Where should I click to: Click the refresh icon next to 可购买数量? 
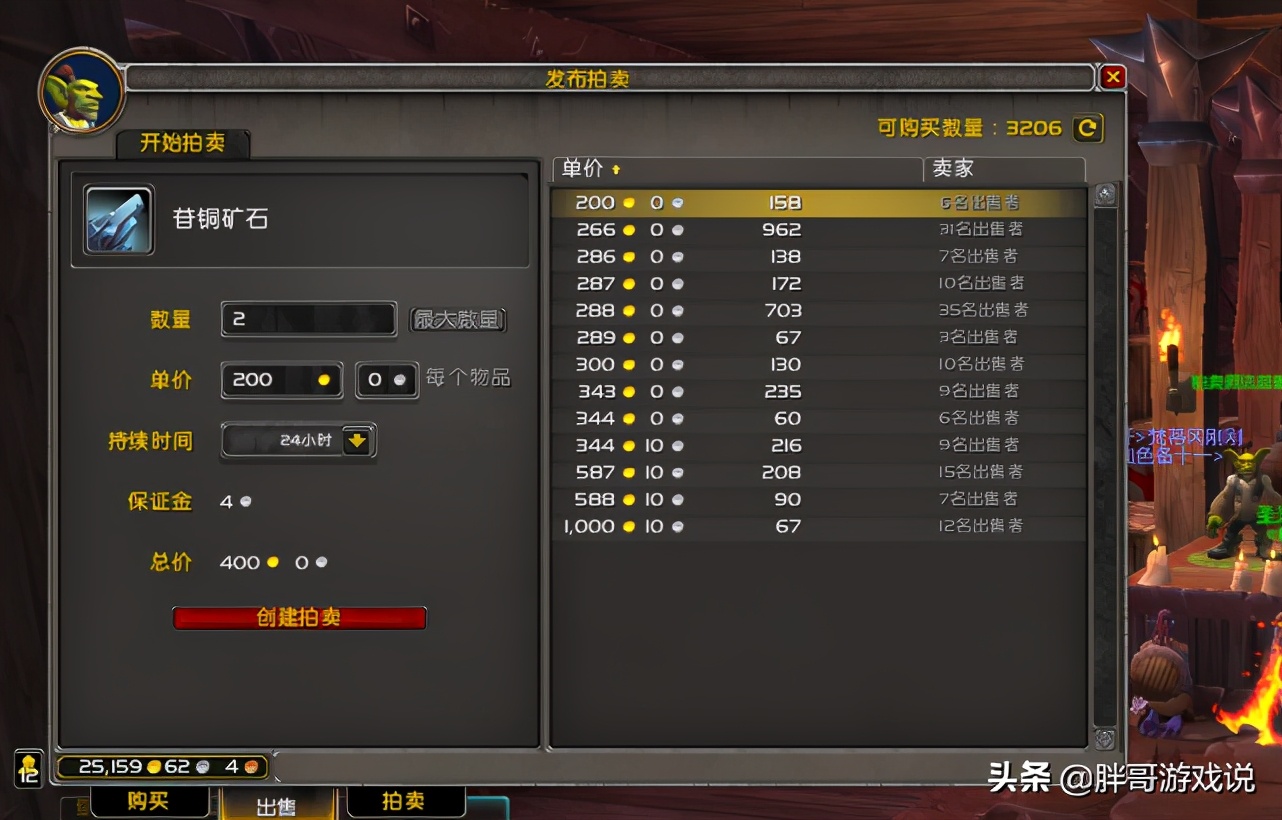[x=1088, y=128]
